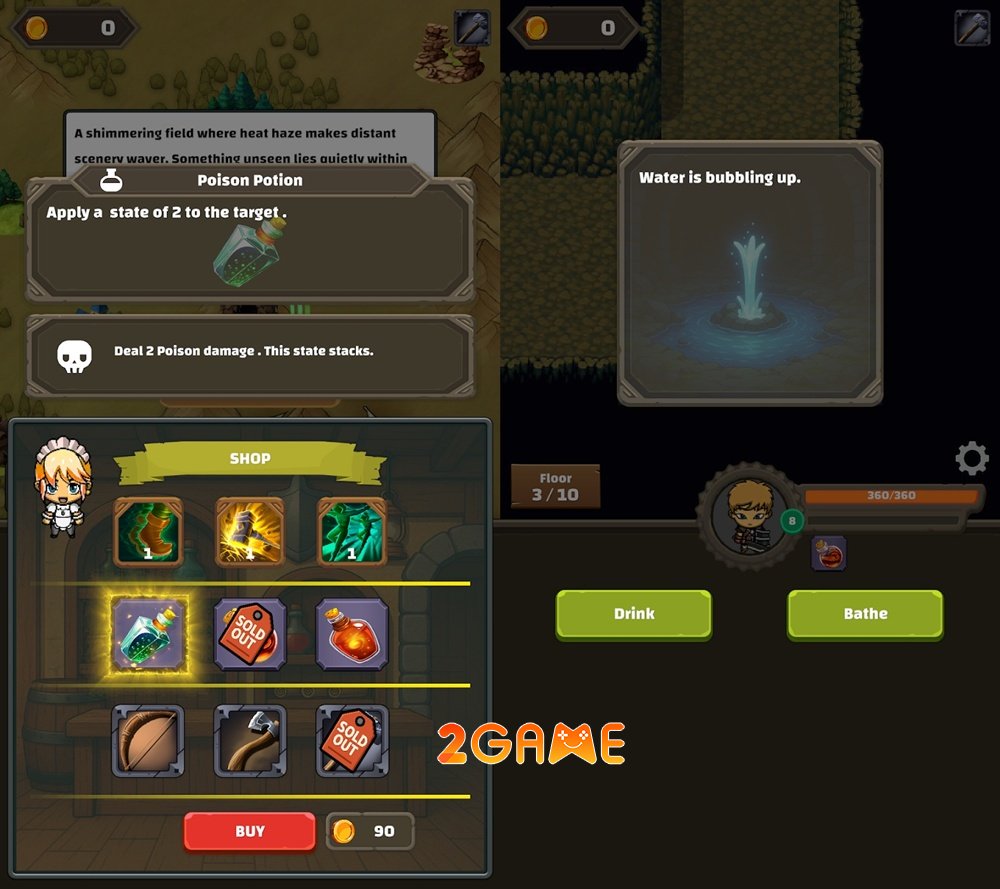Select the red-orange potion shop item
The image size is (1000, 889).
pyautogui.click(x=351, y=634)
